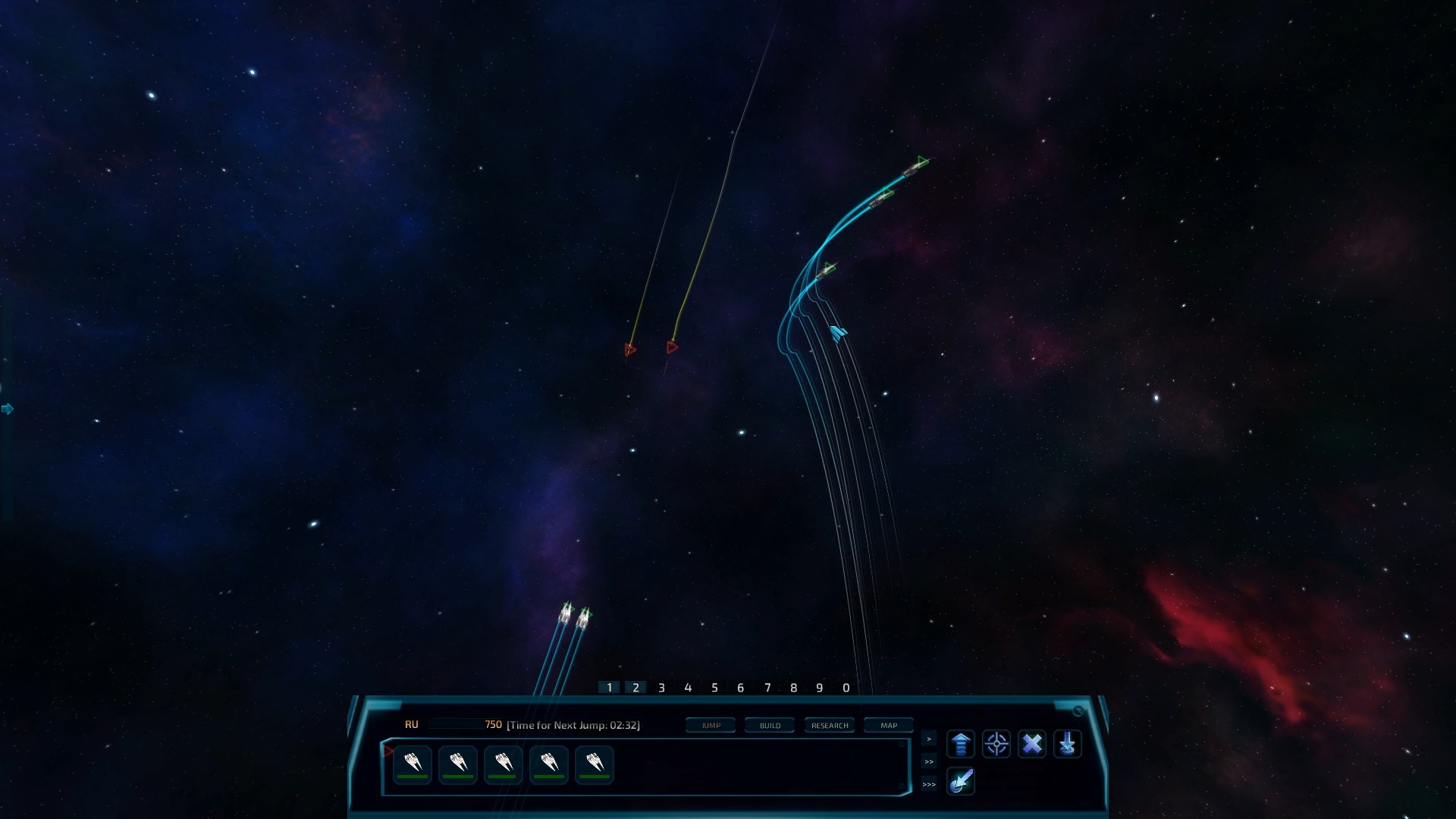Viewport: 1456px width, 819px height.
Task: Set game speed to triple arrow
Action: click(929, 784)
